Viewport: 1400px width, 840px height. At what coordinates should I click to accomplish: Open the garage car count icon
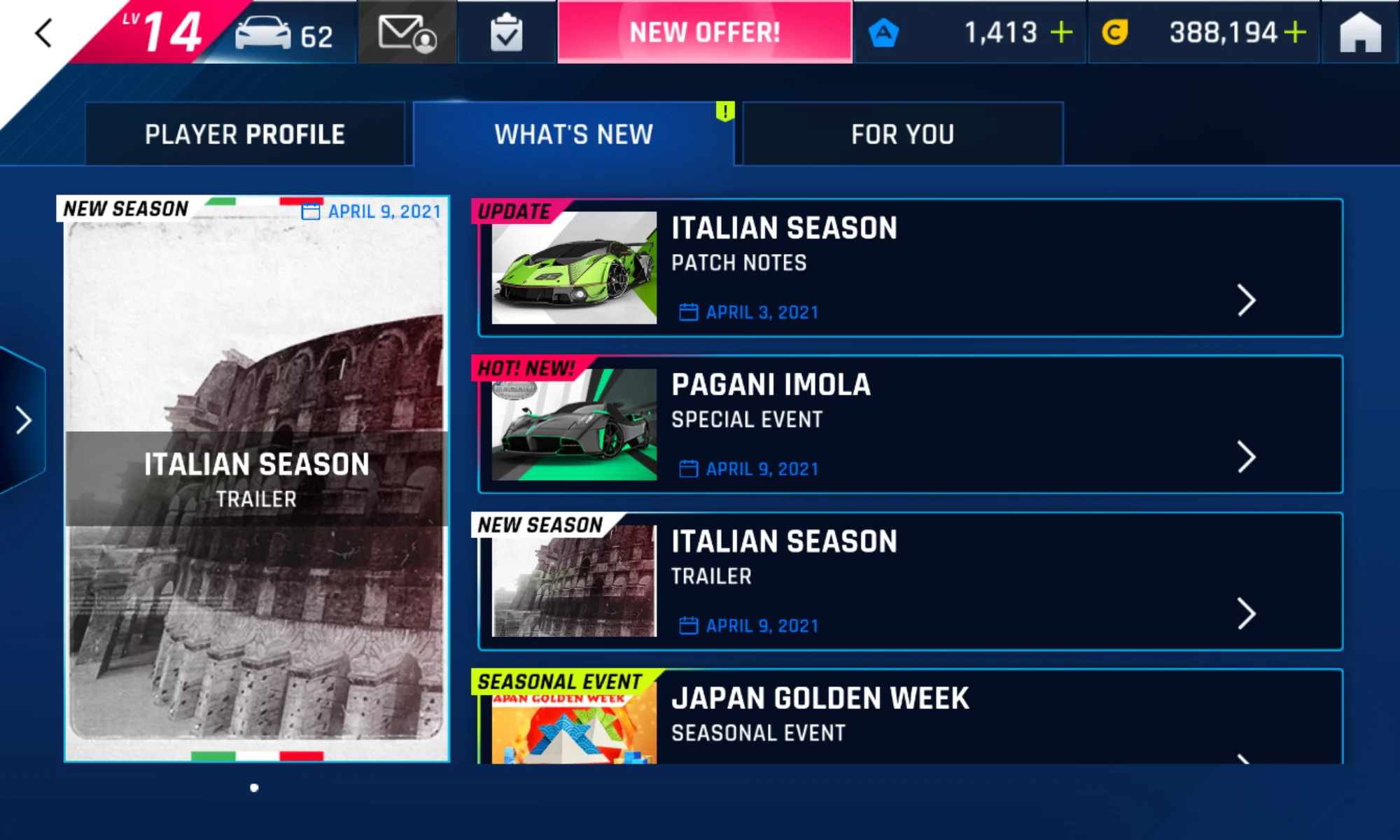(x=283, y=34)
